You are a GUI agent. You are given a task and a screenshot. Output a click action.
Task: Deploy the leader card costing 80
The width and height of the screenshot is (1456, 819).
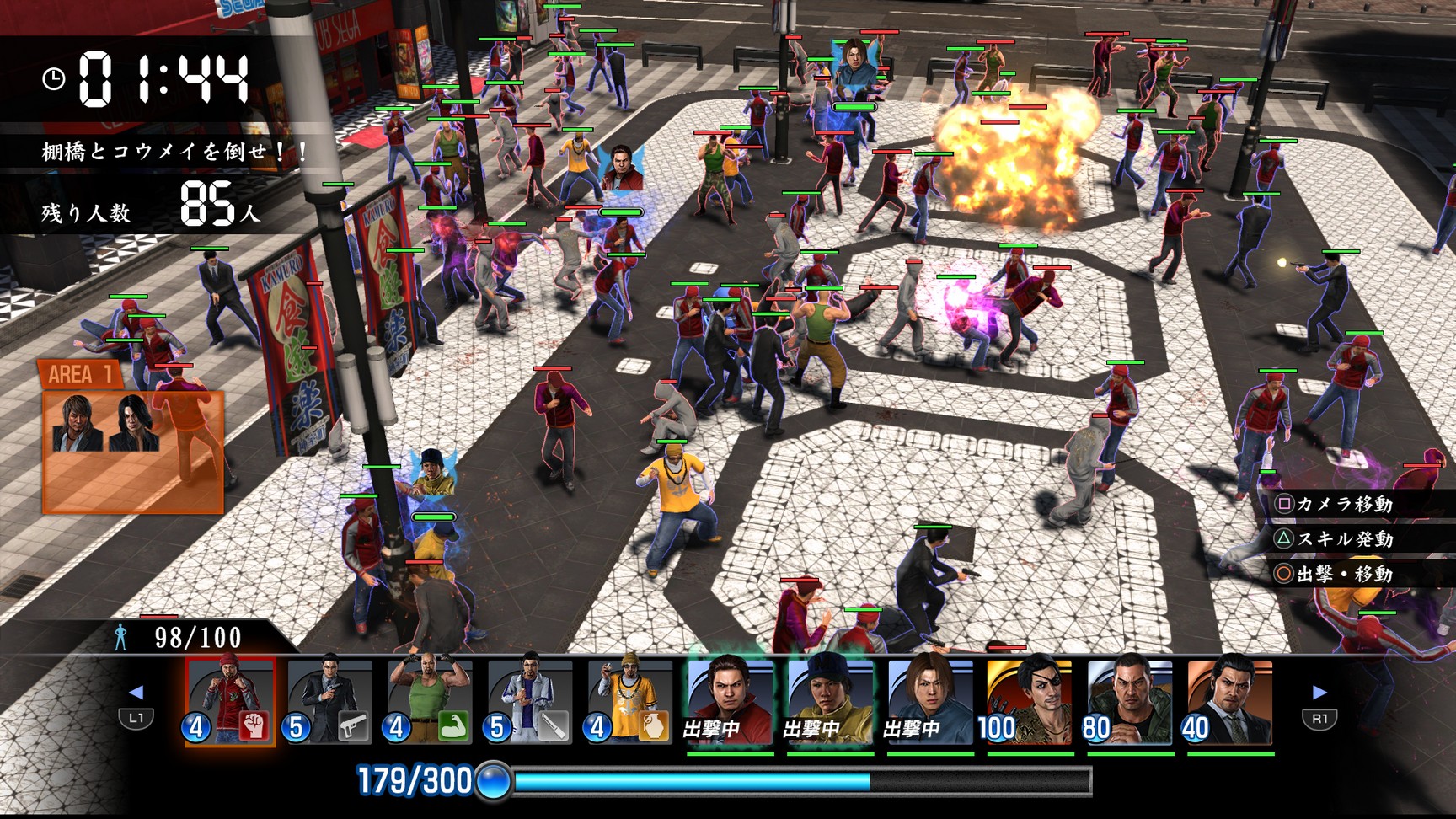tap(1129, 701)
